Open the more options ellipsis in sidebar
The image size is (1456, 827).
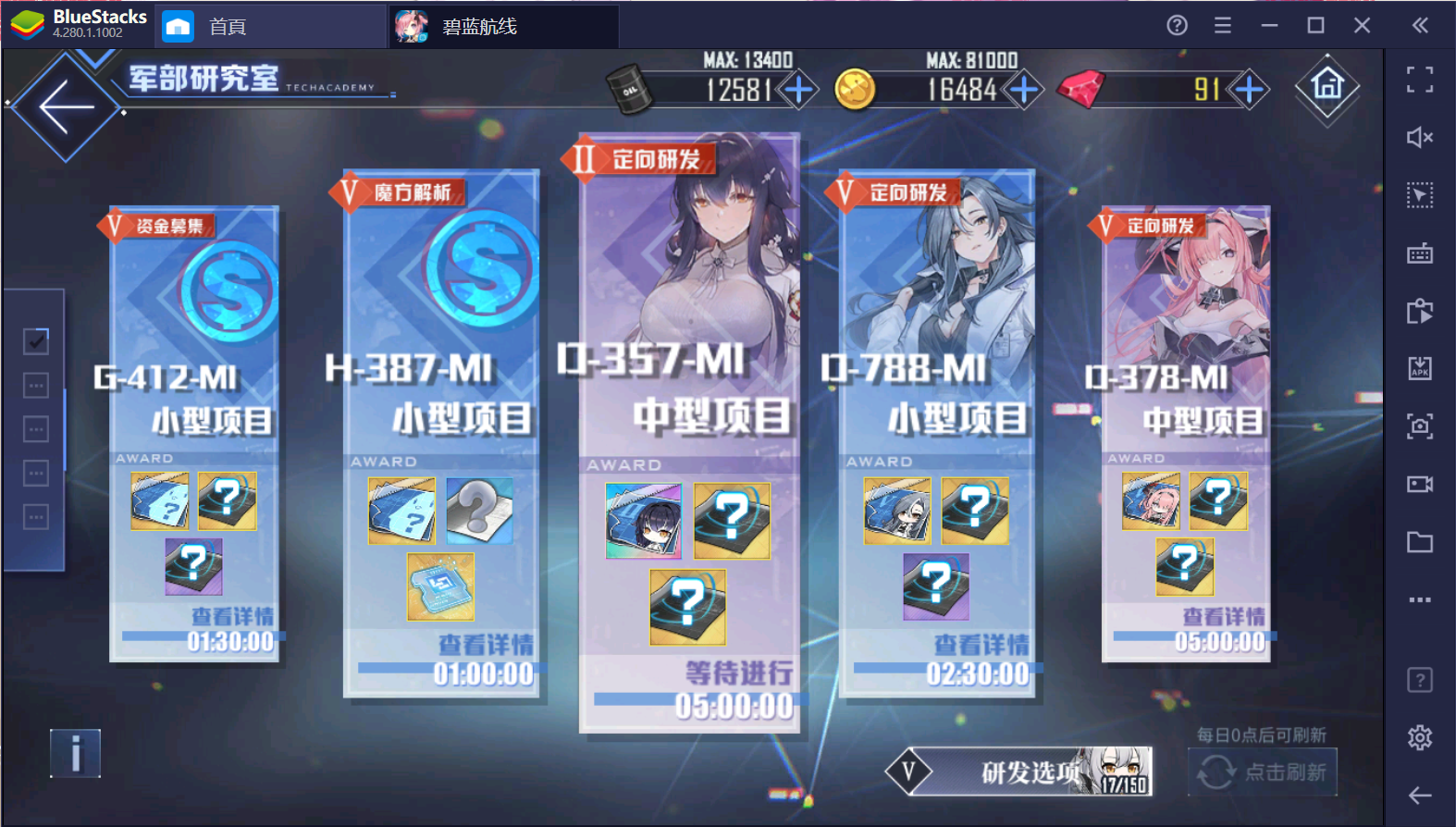tap(1420, 599)
